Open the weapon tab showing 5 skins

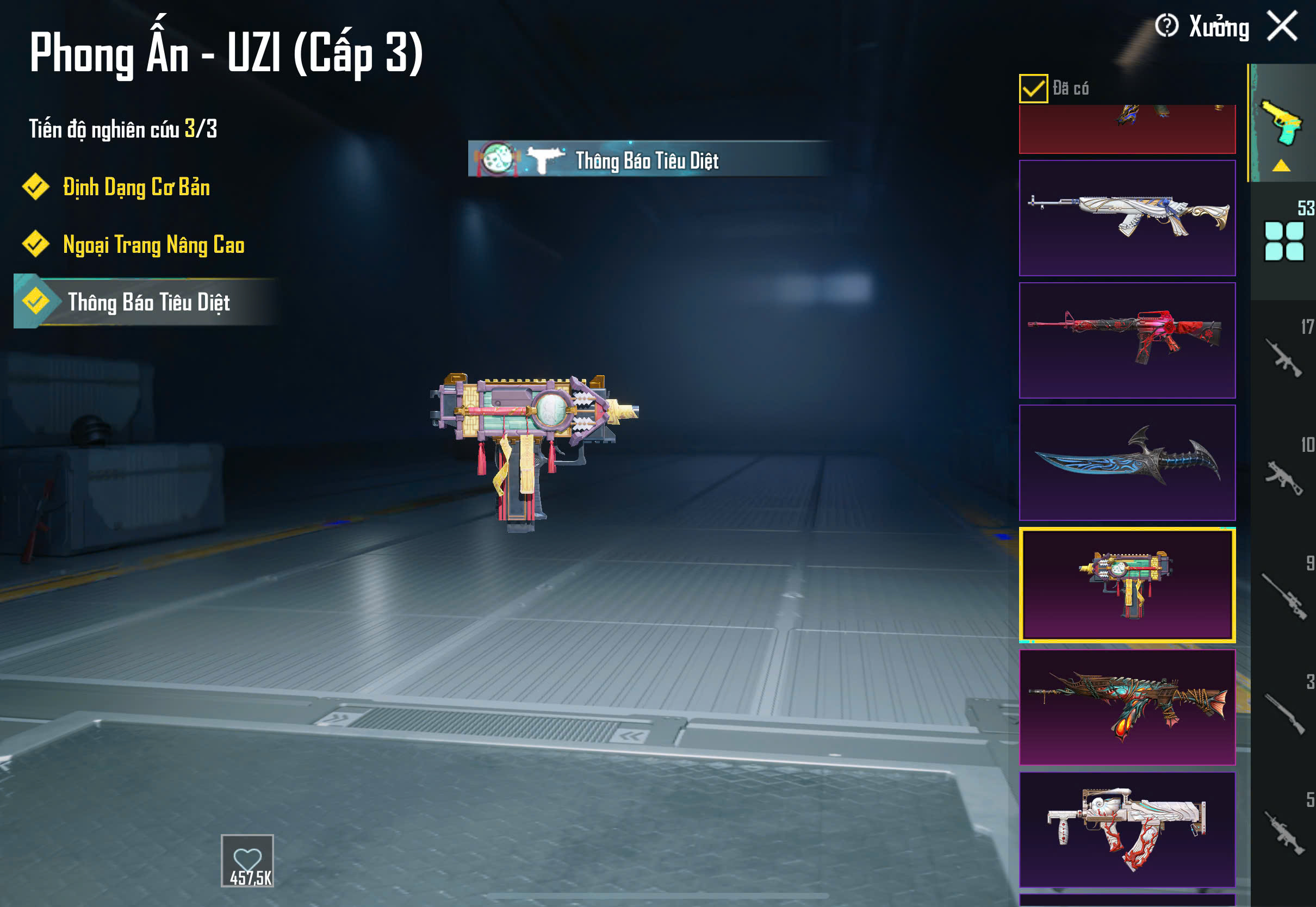pyautogui.click(x=1283, y=831)
